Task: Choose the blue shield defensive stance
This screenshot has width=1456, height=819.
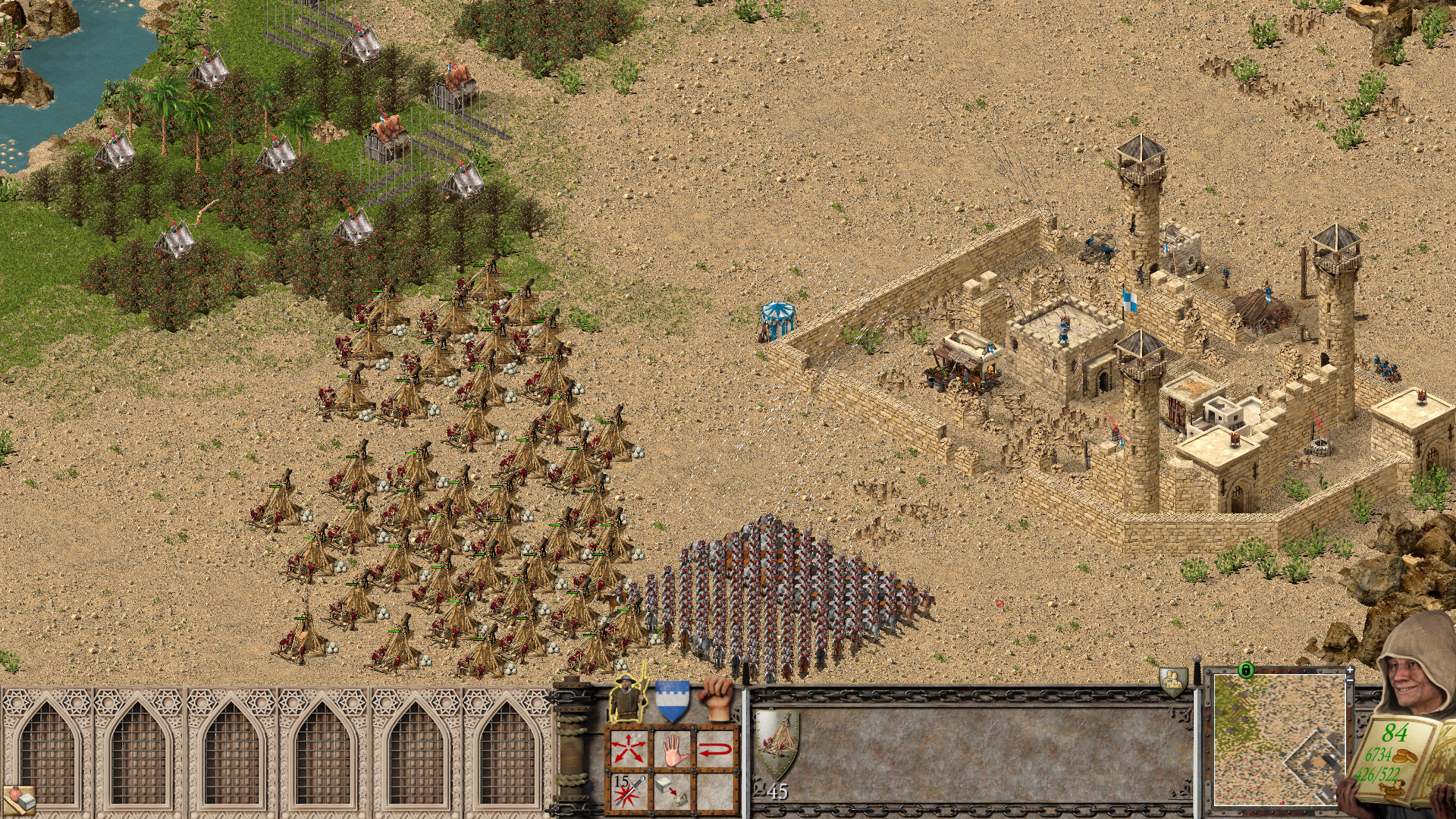Action: click(x=672, y=700)
